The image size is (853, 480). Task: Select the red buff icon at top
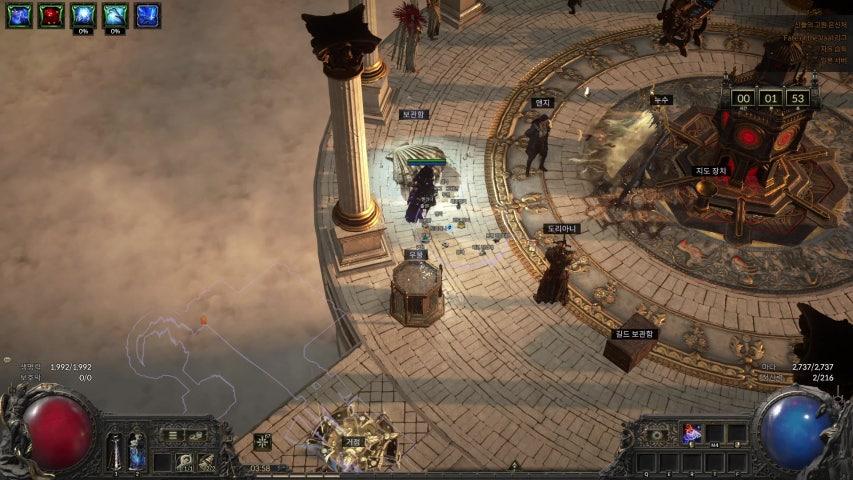click(51, 15)
